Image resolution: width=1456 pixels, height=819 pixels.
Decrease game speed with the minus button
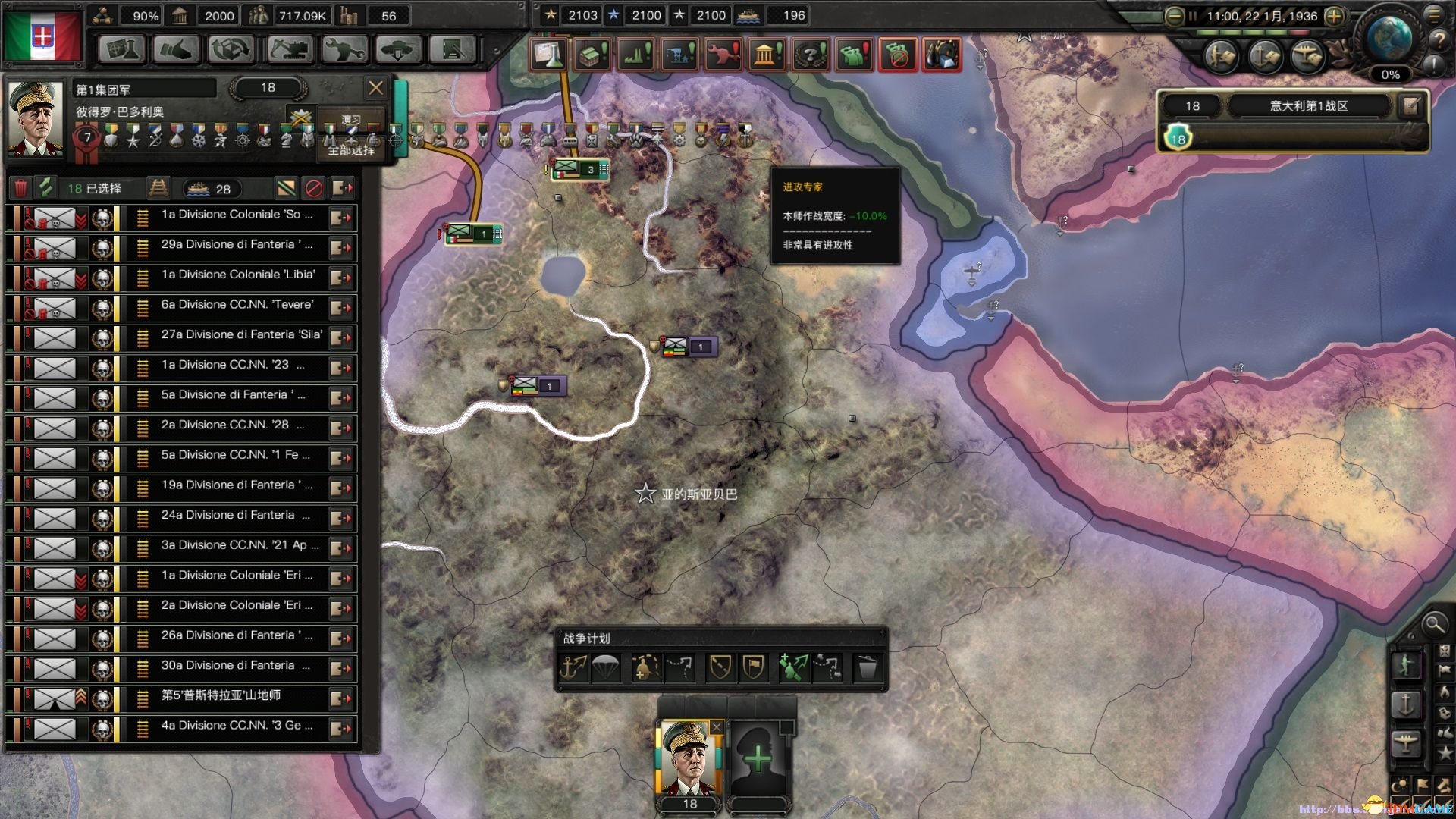point(1174,16)
